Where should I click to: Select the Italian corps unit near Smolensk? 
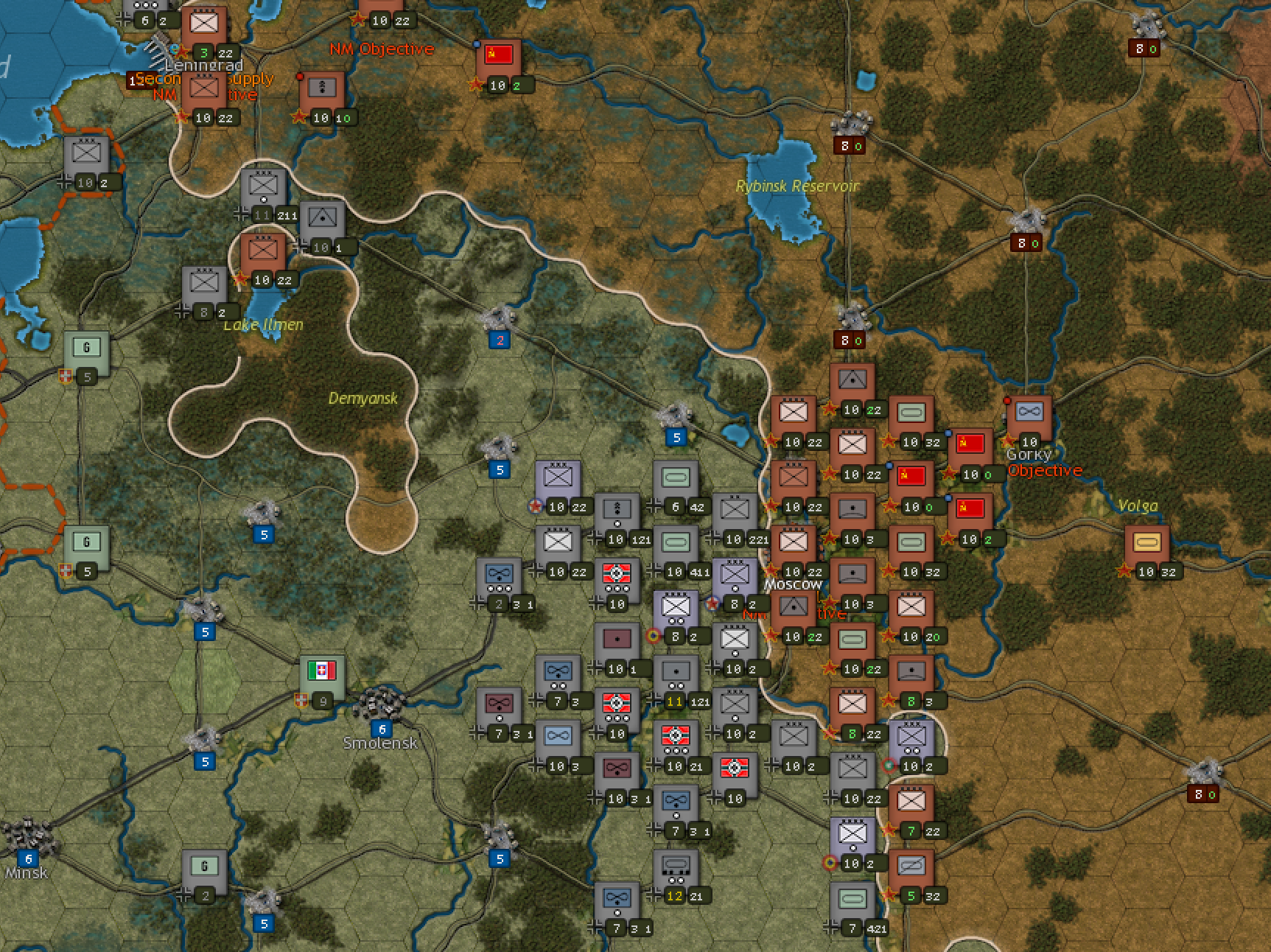tap(322, 672)
